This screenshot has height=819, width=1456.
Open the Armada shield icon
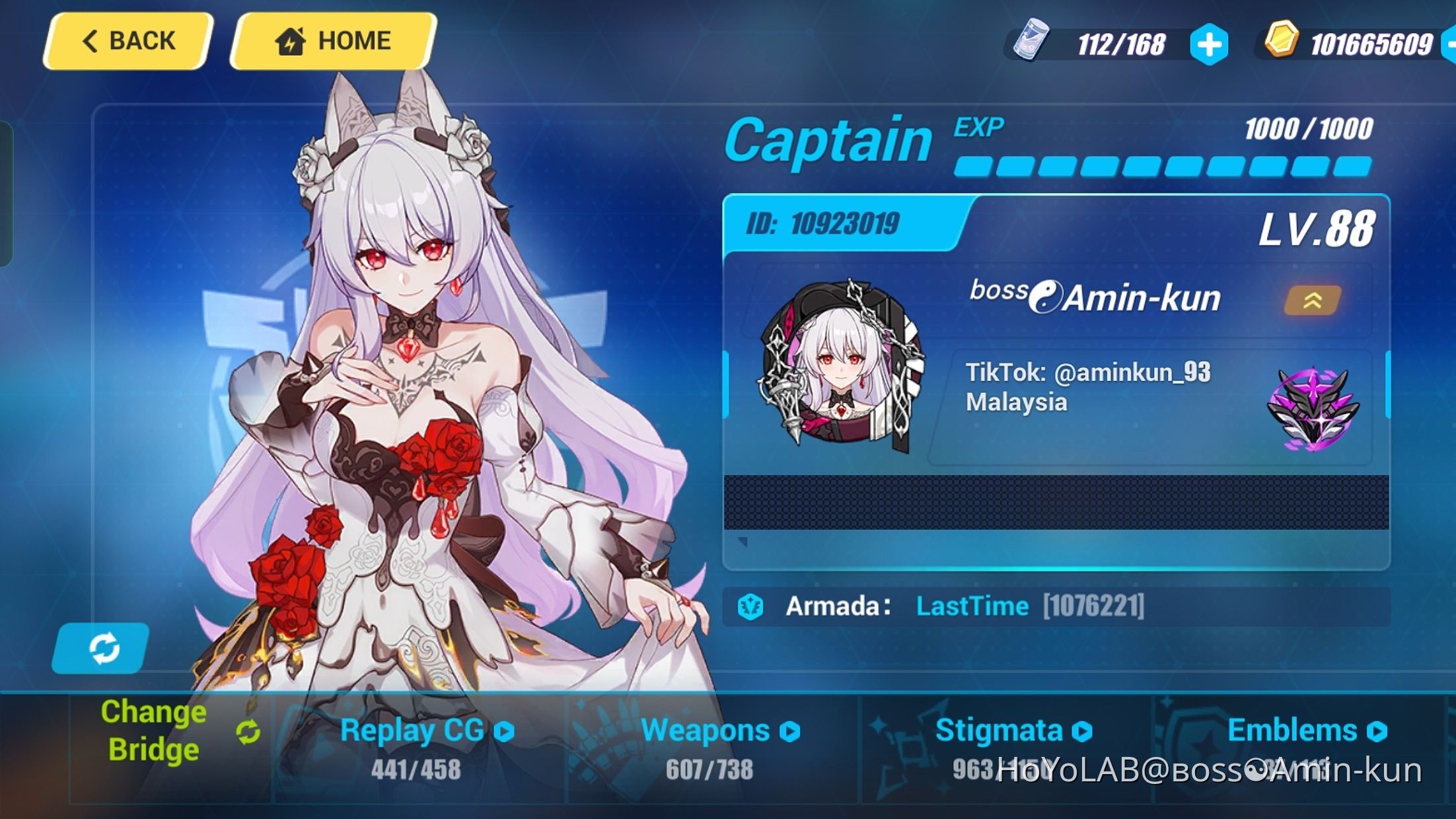point(751,605)
